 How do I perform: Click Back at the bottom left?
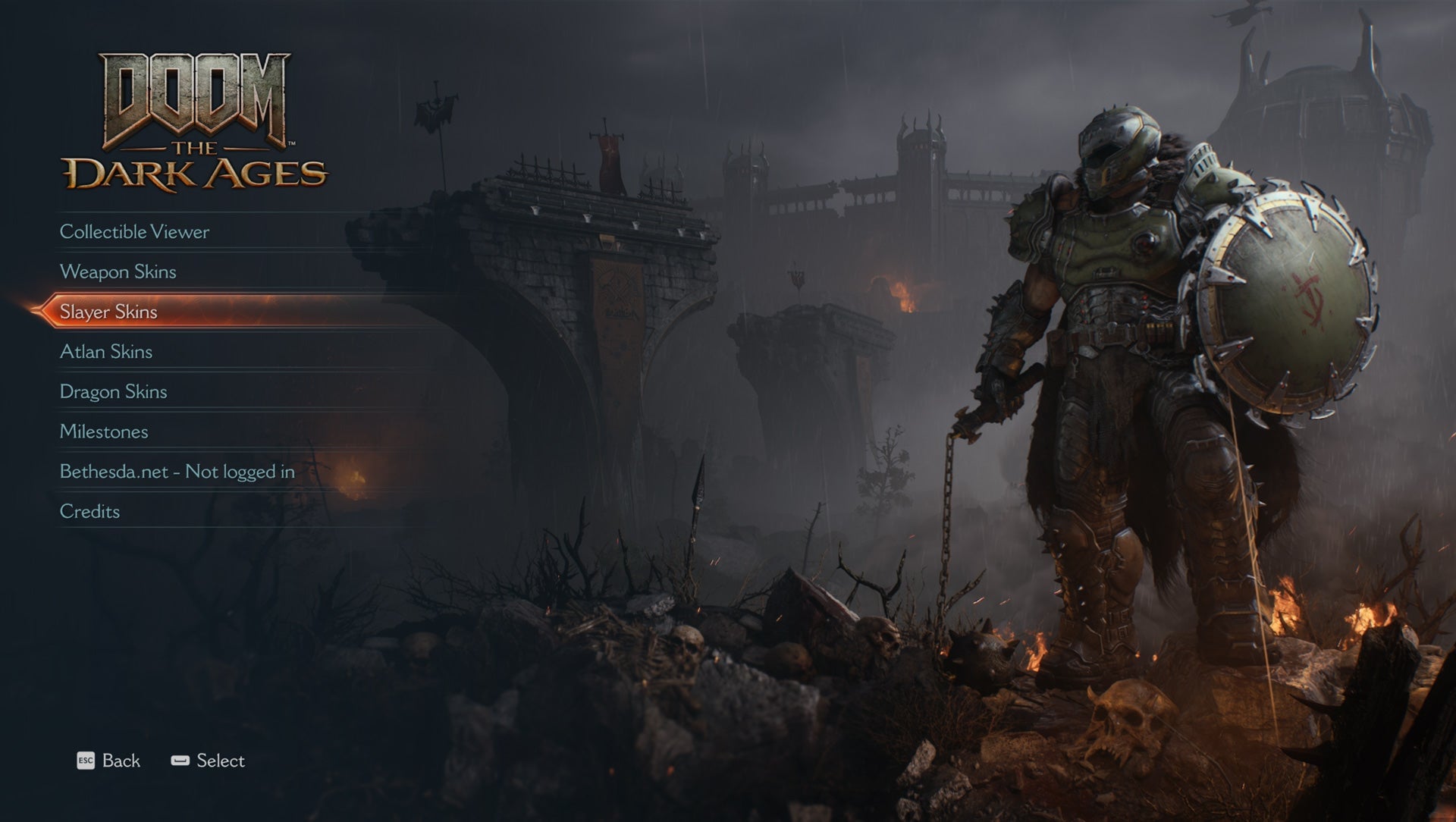tap(121, 761)
